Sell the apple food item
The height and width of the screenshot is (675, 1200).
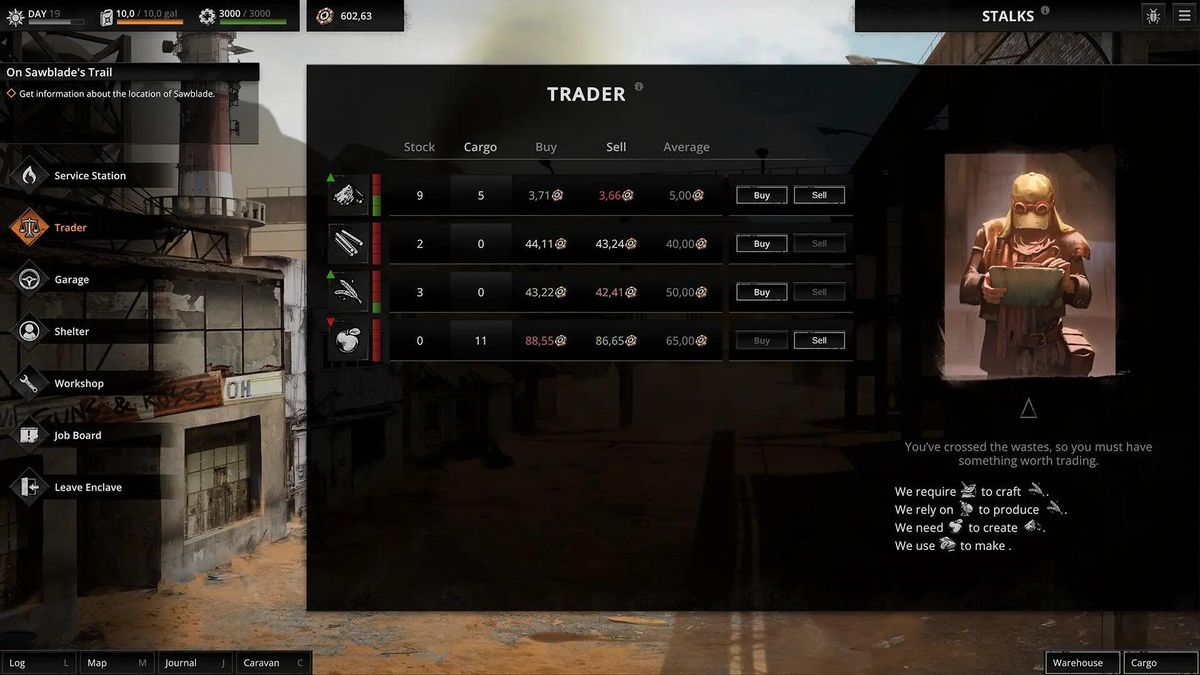pyautogui.click(x=819, y=341)
